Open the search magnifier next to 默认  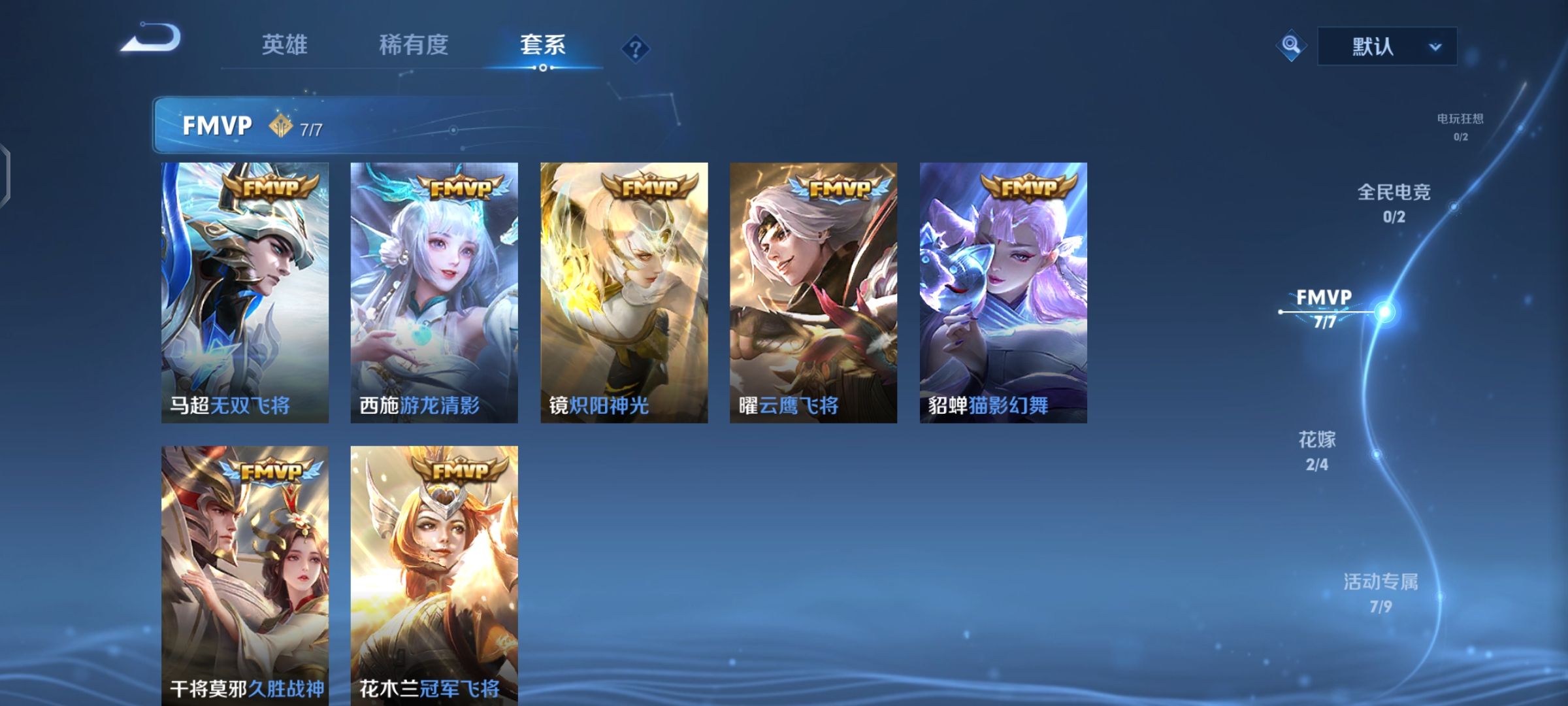click(1290, 46)
